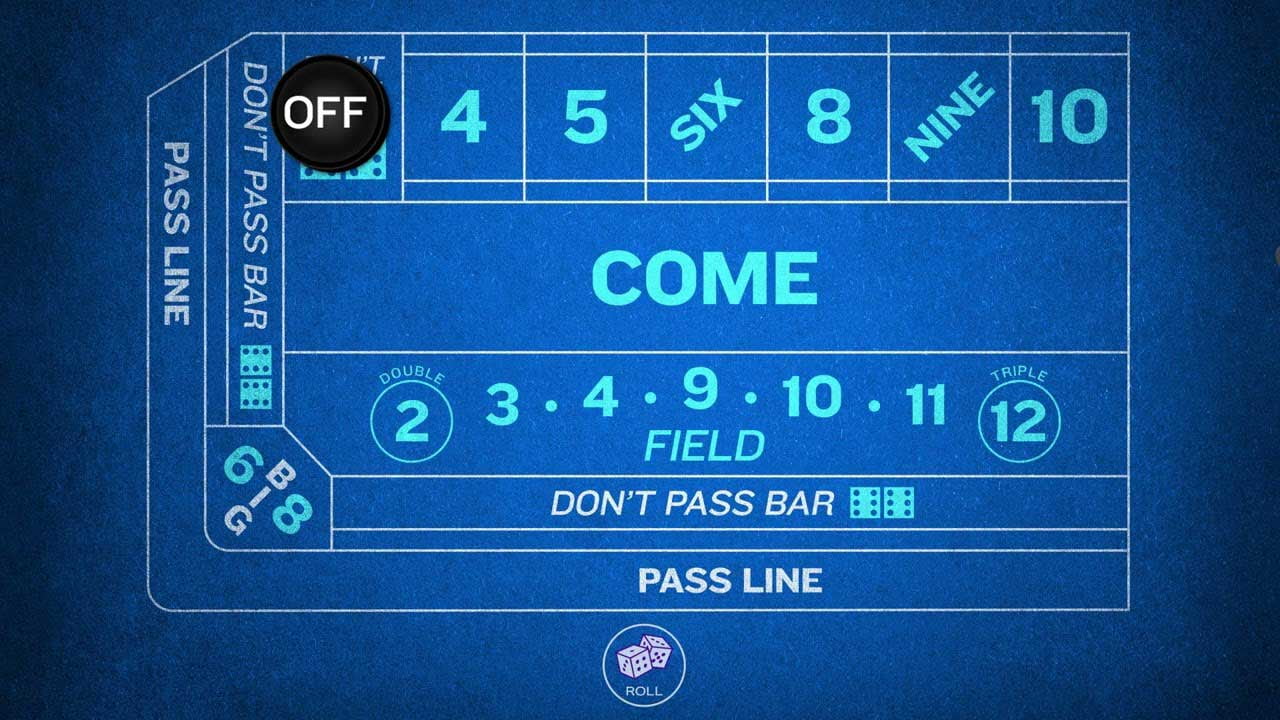Click the dice icon beside DON'T PASS BAR text
This screenshot has height=720, width=1280.
[x=880, y=504]
